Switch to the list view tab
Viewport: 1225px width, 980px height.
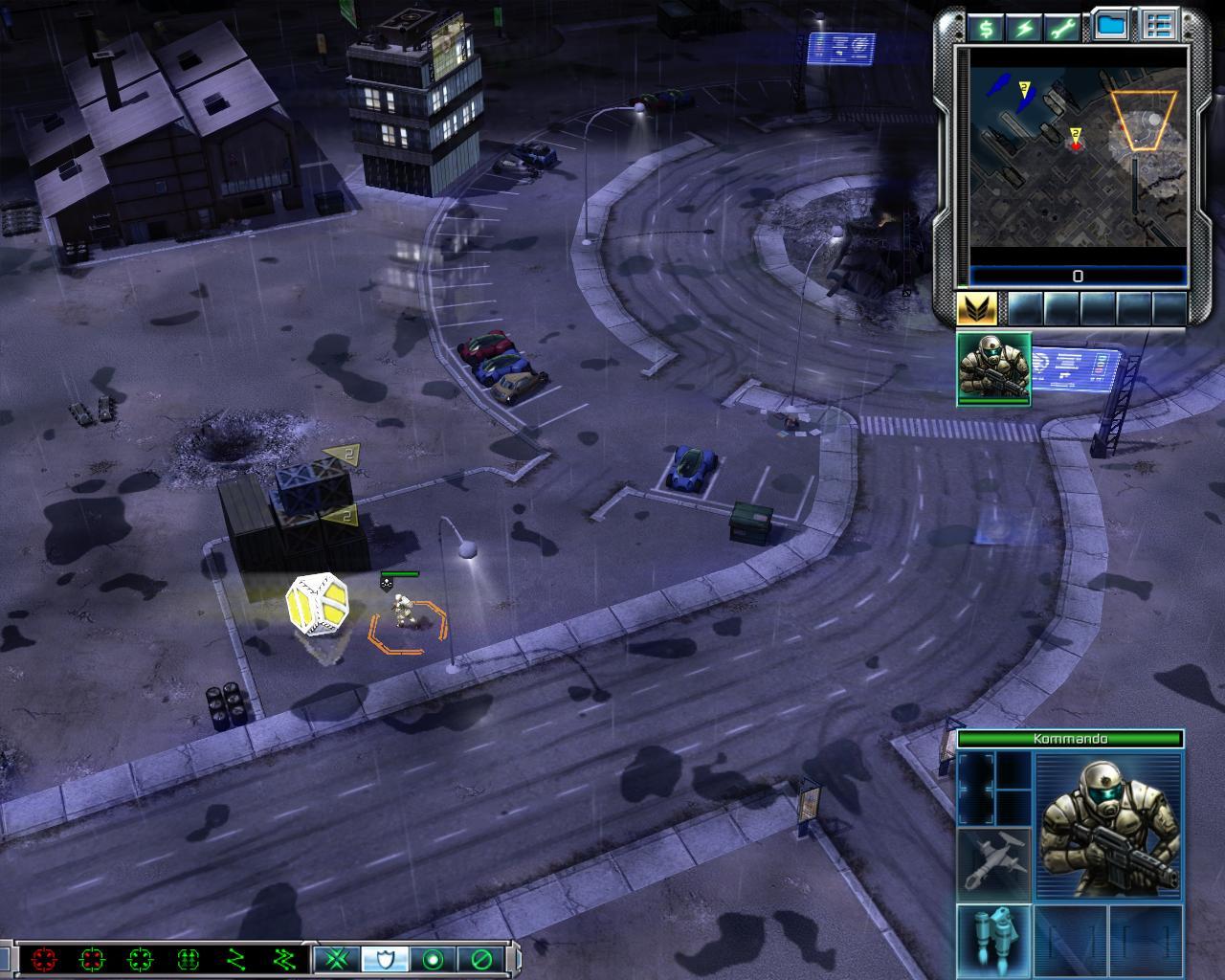point(1160,26)
